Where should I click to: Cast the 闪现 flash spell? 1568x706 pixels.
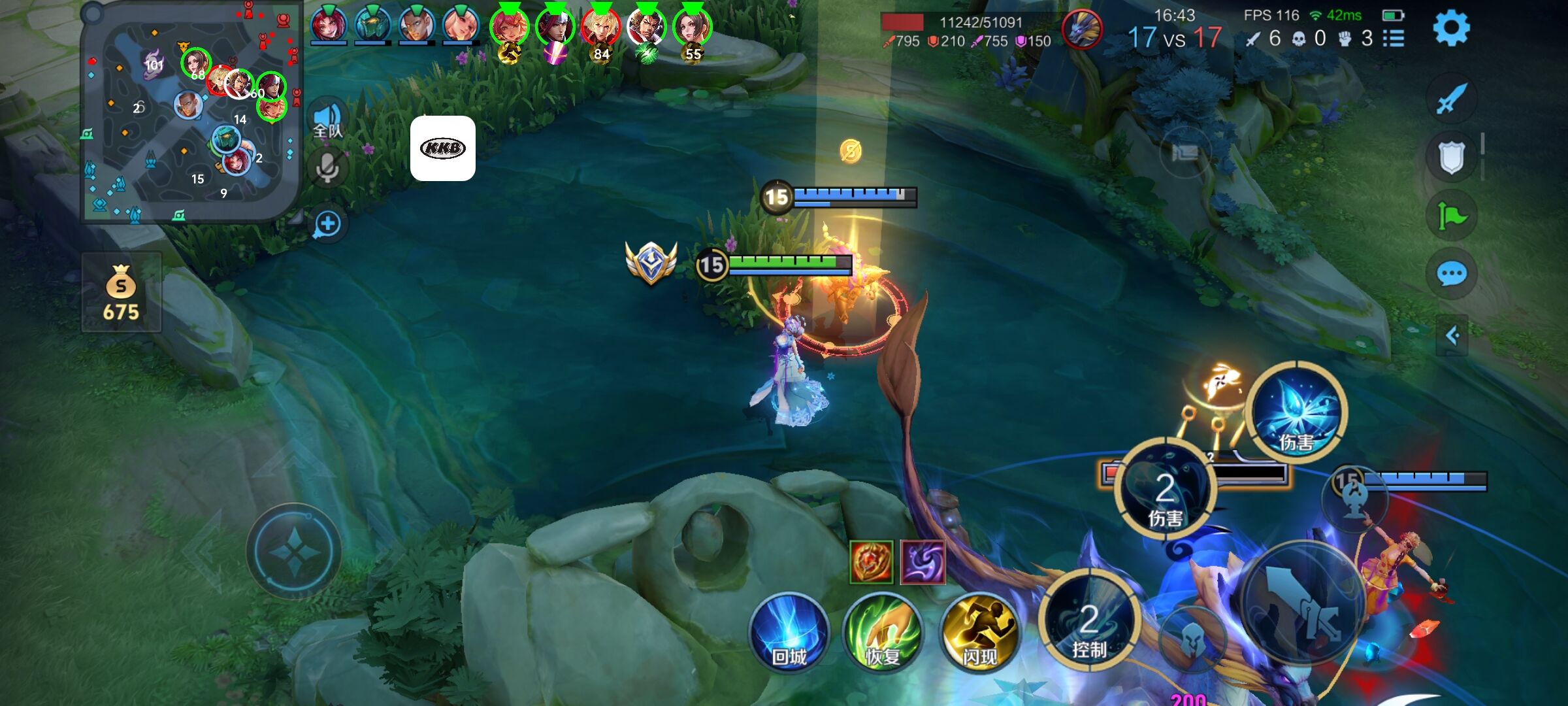979,631
